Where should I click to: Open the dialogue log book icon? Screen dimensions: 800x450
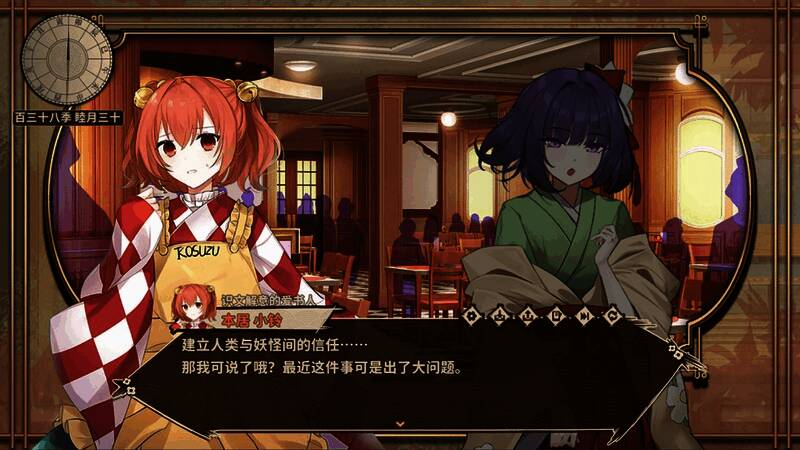[555, 316]
